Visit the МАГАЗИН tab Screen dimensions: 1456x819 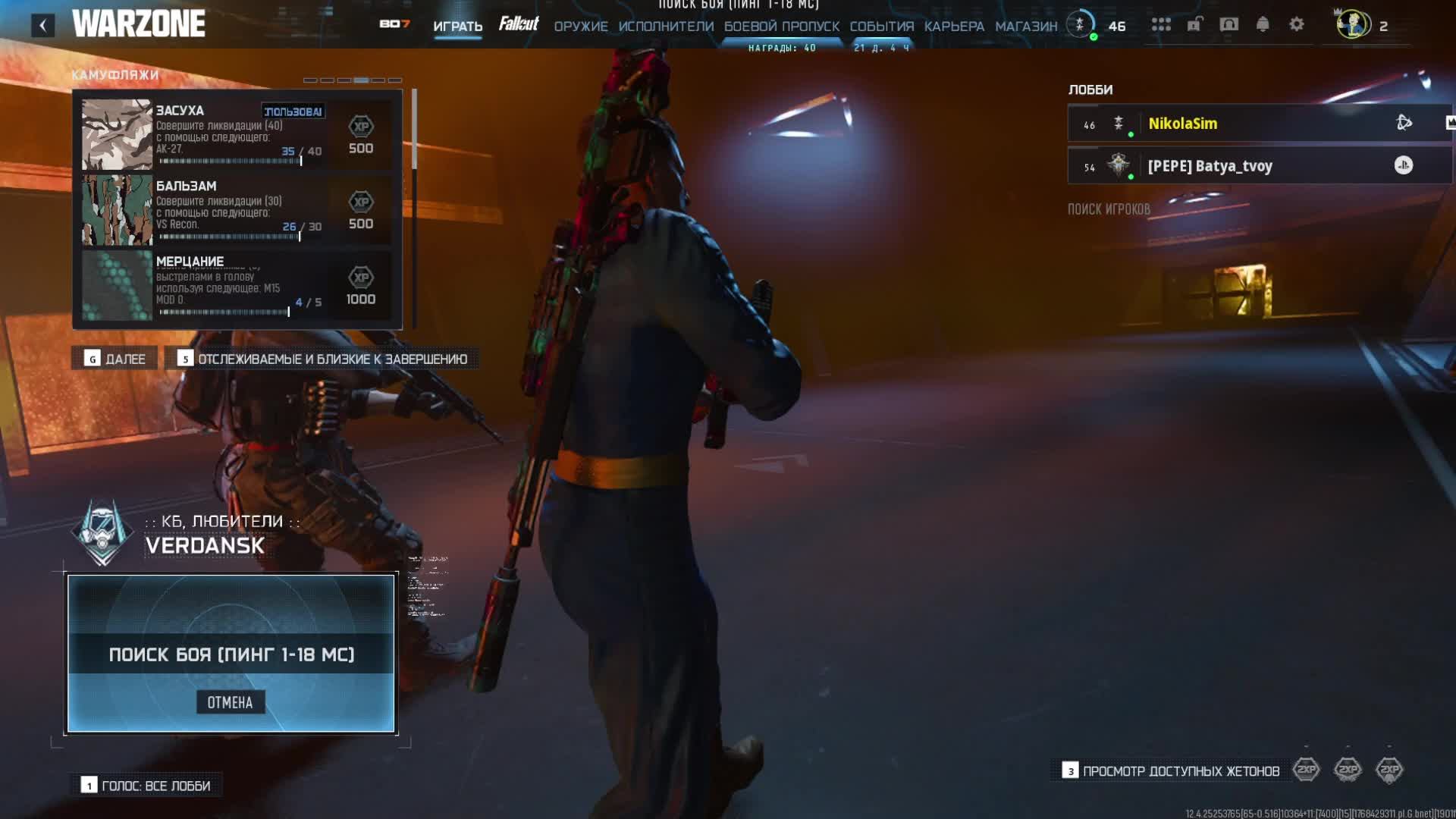coord(1026,26)
